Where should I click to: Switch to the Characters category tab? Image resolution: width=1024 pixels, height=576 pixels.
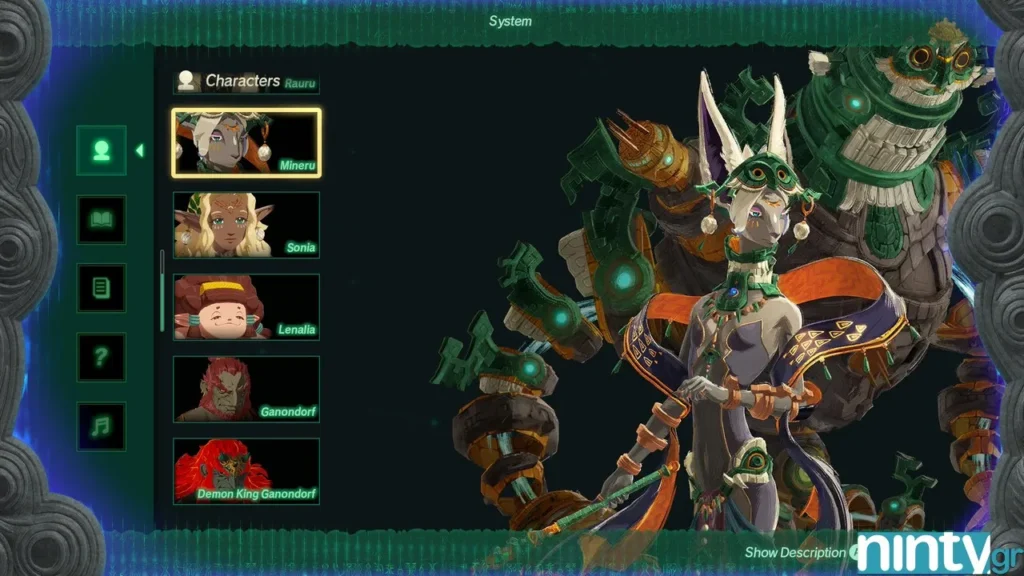(x=101, y=151)
